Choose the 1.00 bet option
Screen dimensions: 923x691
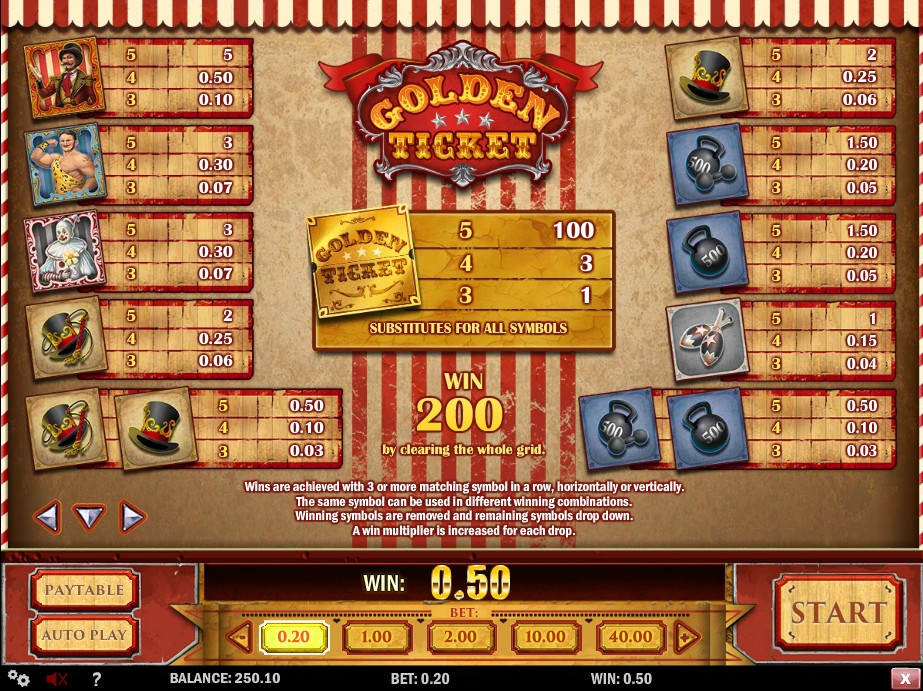[x=376, y=637]
